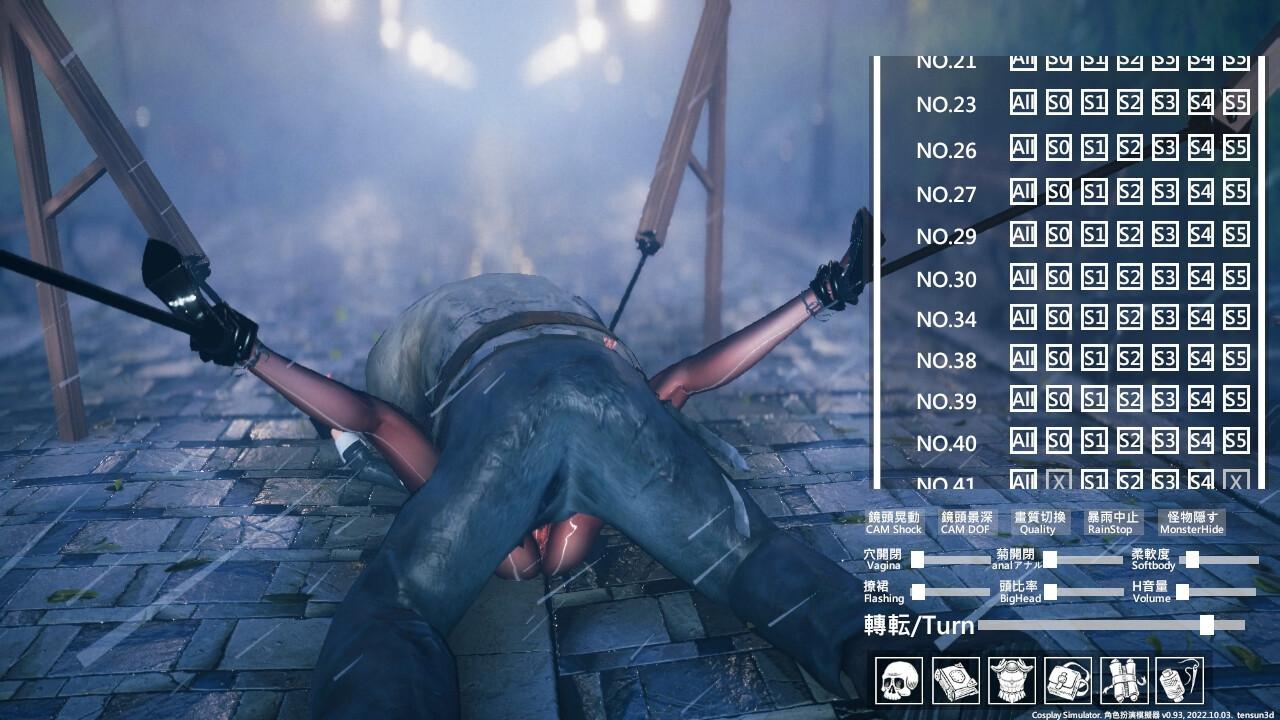Select the chest armor icon

(1011, 681)
